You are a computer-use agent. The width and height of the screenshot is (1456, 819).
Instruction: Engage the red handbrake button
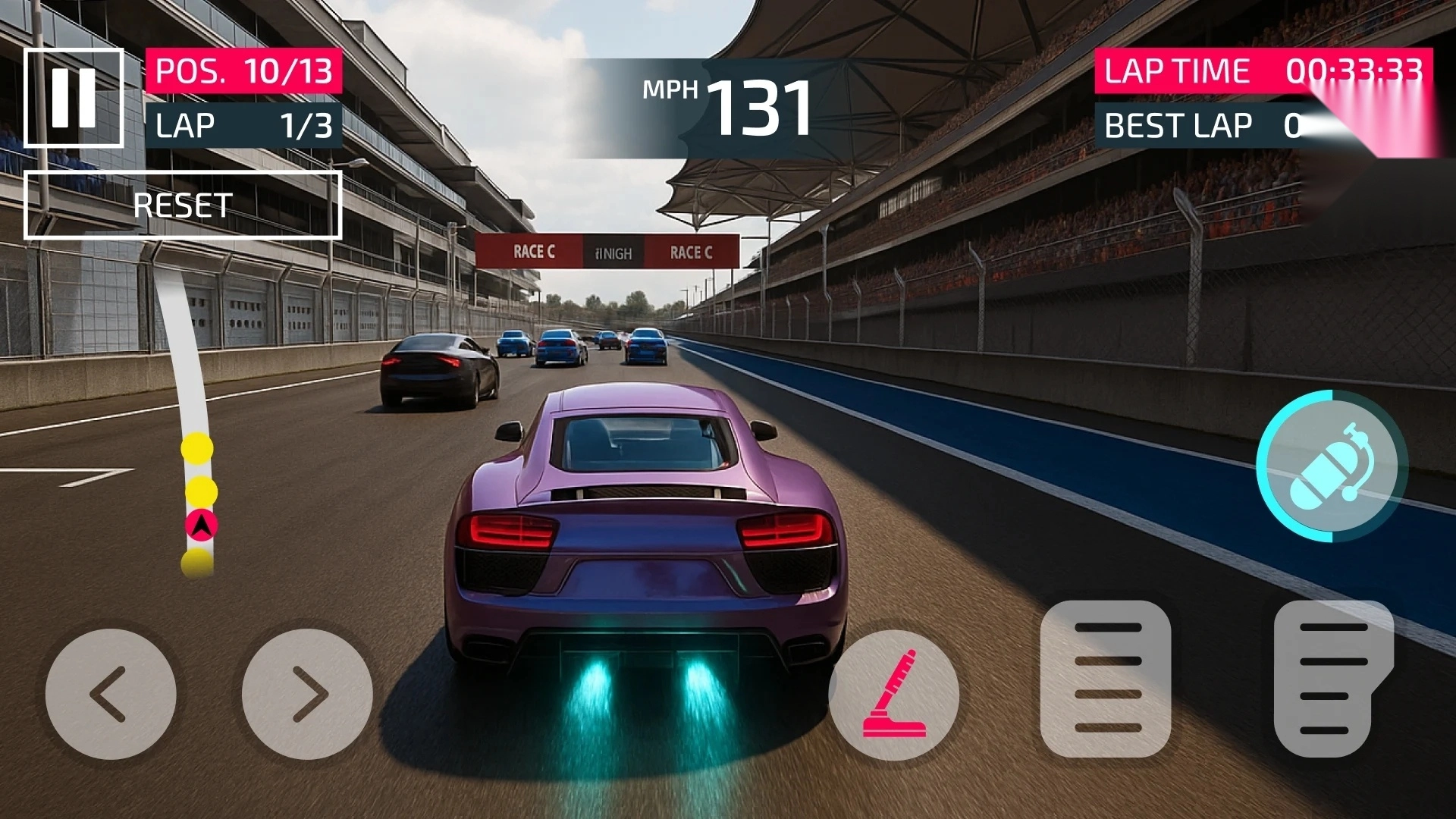point(894,694)
